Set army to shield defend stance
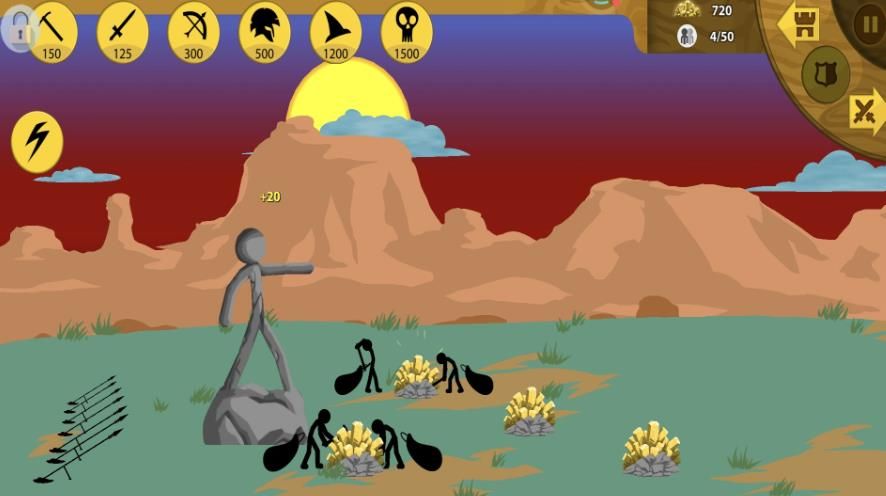The height and width of the screenshot is (496, 886). click(825, 73)
